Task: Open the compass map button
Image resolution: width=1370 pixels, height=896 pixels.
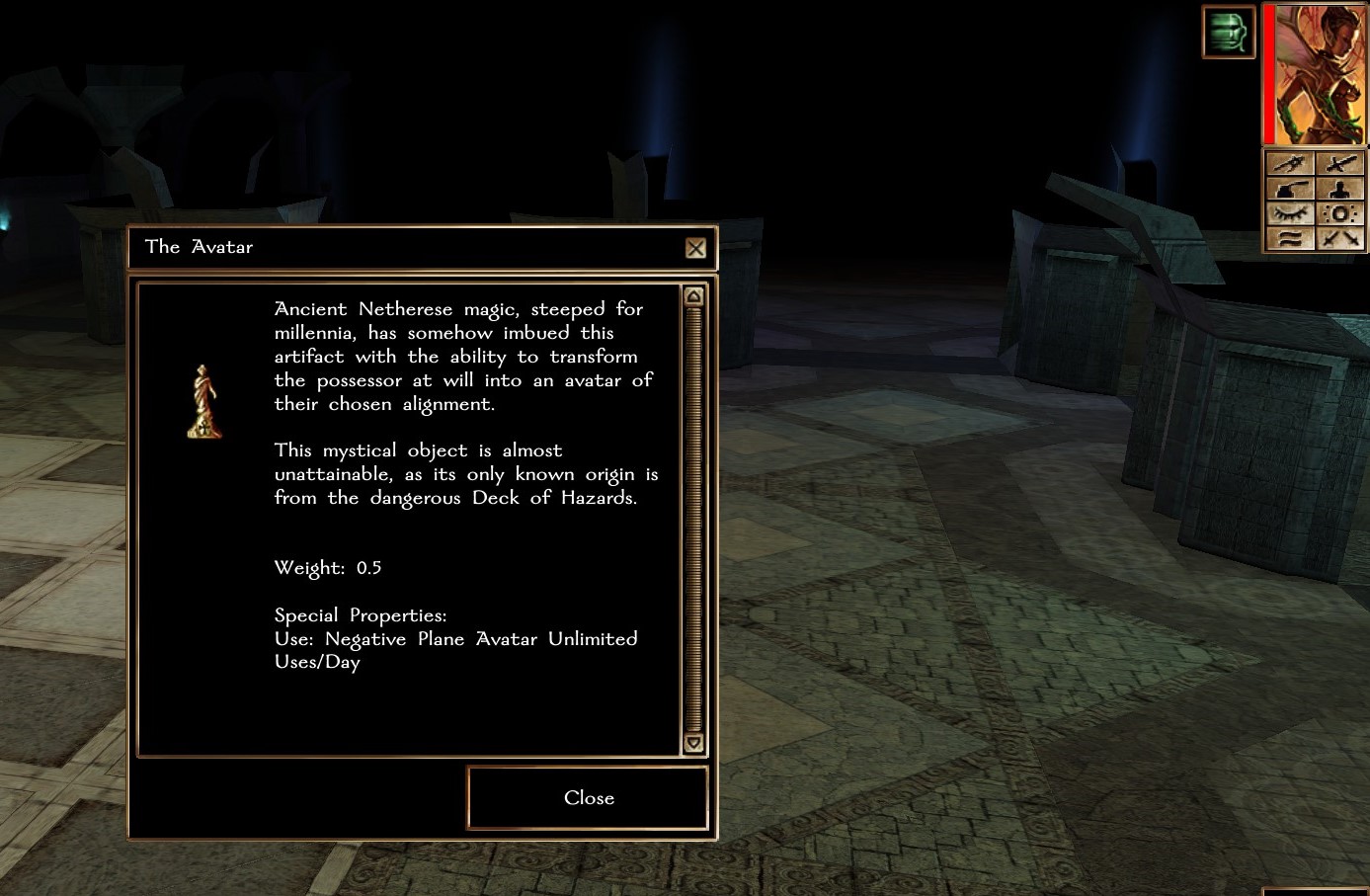Action: tap(1290, 164)
